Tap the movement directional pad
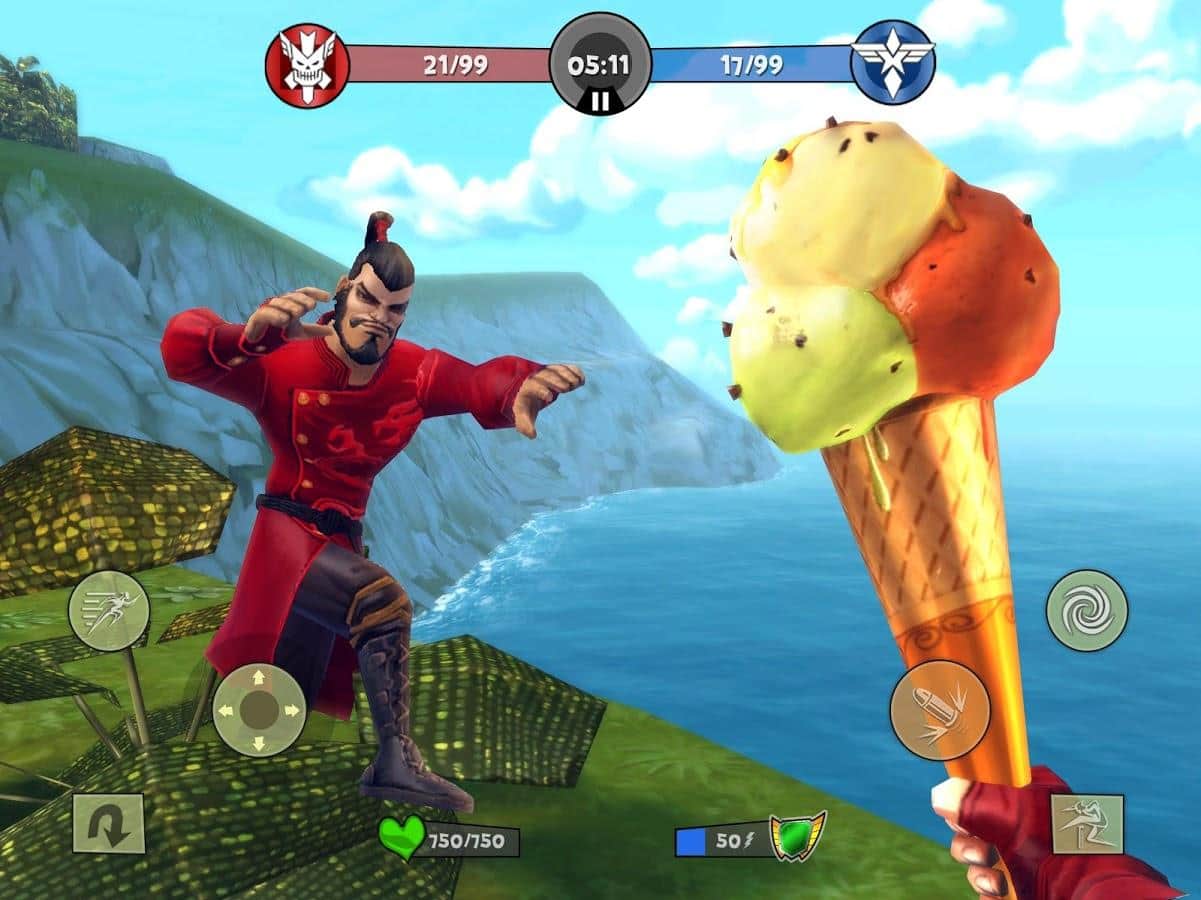Image resolution: width=1201 pixels, height=900 pixels. point(259,710)
